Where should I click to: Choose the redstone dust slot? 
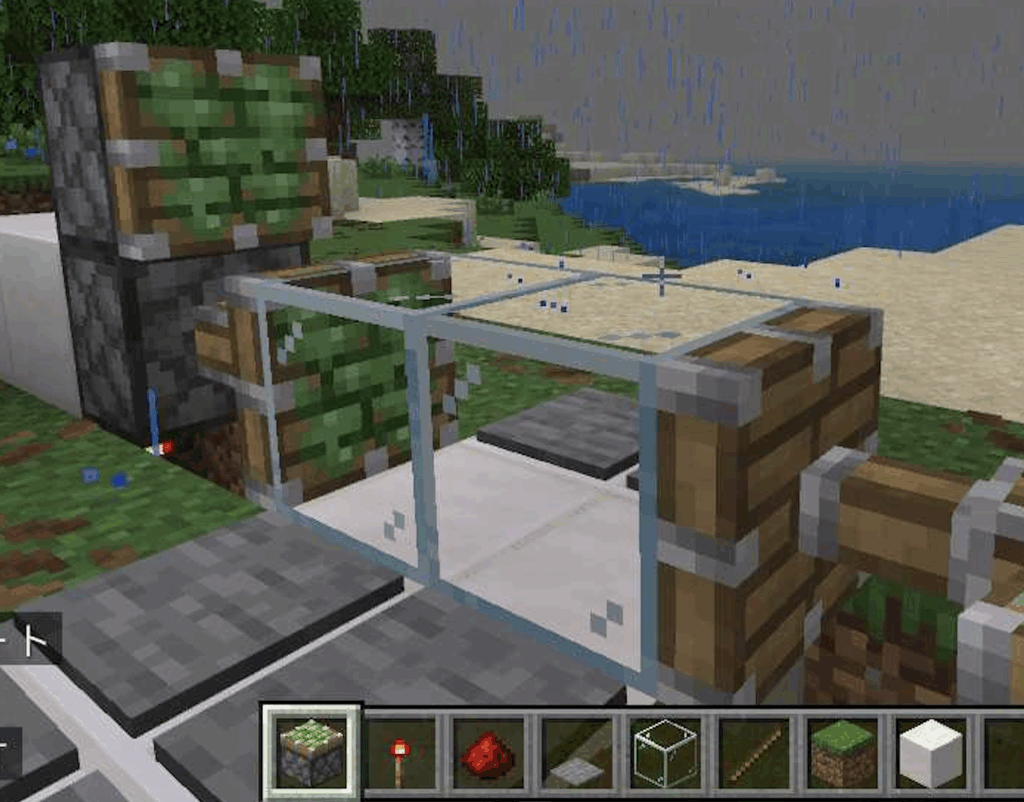click(488, 752)
